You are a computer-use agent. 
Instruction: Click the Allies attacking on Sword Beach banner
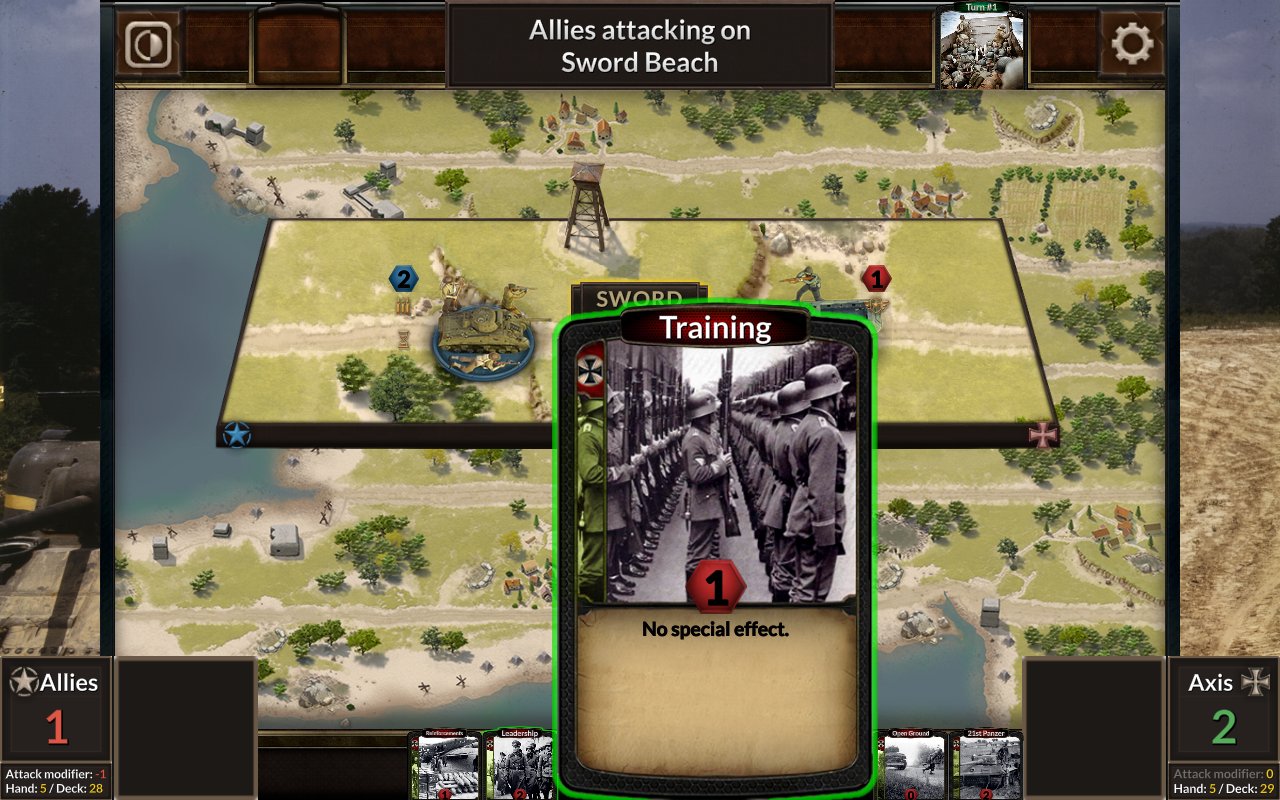[639, 45]
